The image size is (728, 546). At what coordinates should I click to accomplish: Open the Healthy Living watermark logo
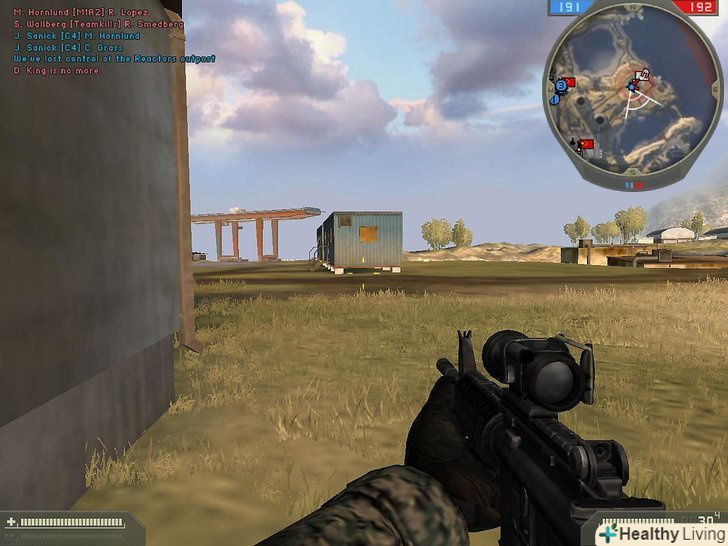tap(654, 533)
